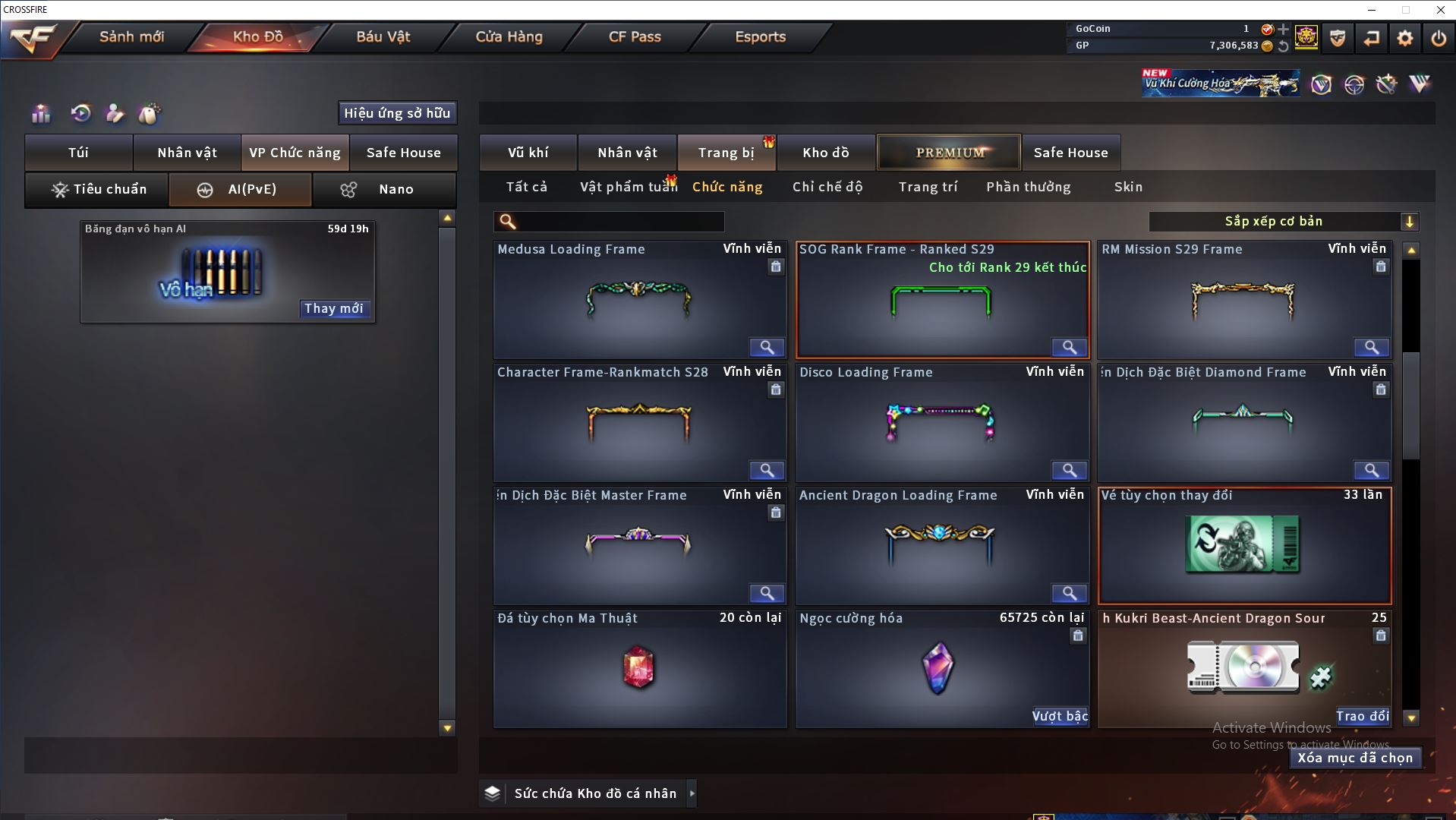Switch to the Túi bag tab
The width and height of the screenshot is (1456, 820).
pos(79,153)
